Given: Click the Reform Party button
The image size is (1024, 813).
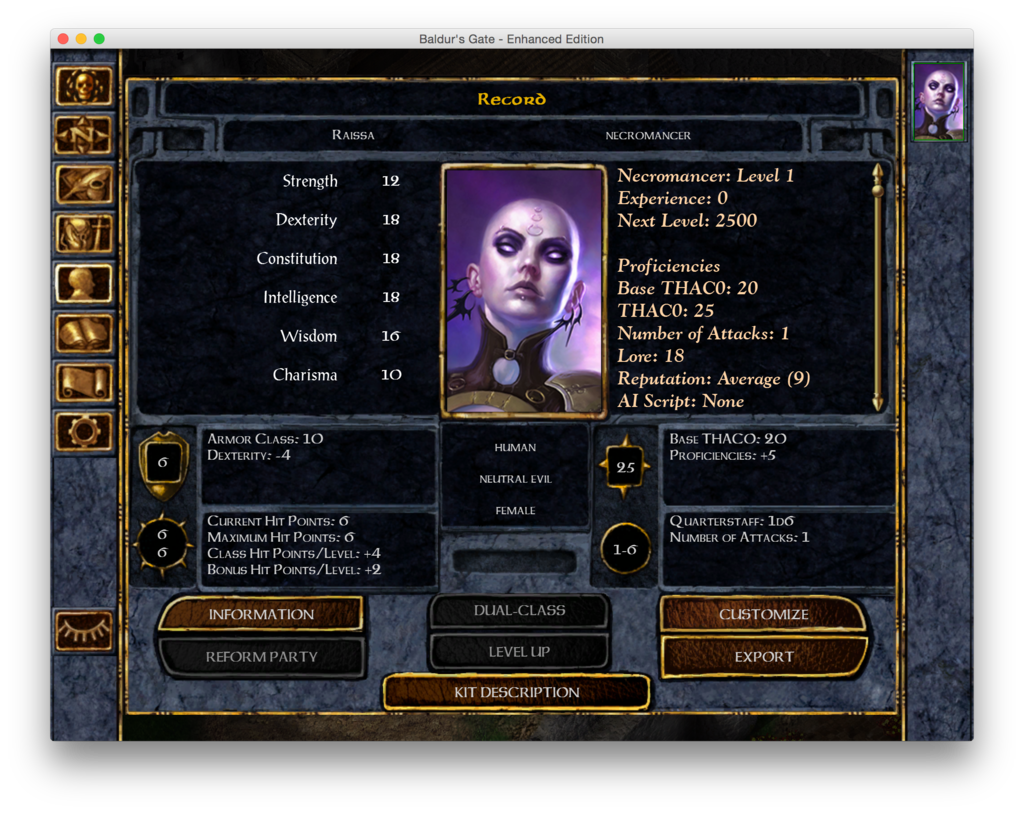Looking at the screenshot, I should tap(261, 657).
